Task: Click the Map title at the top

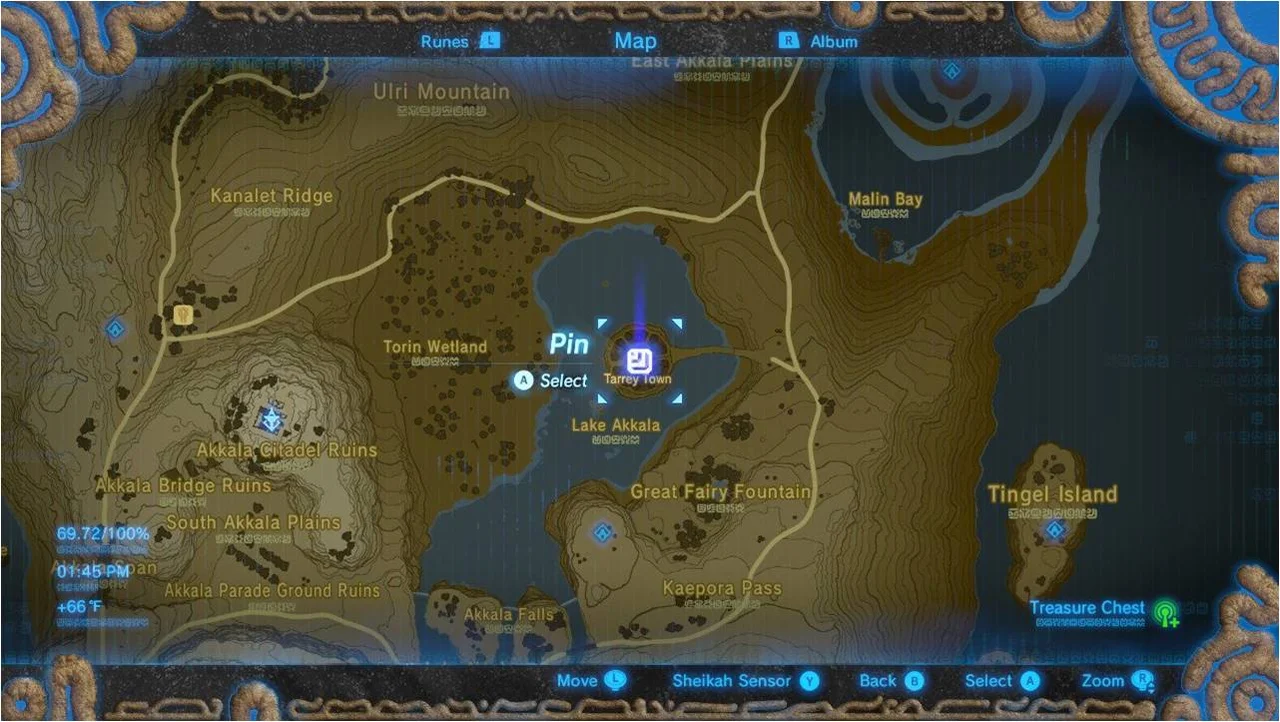Action: 635,41
